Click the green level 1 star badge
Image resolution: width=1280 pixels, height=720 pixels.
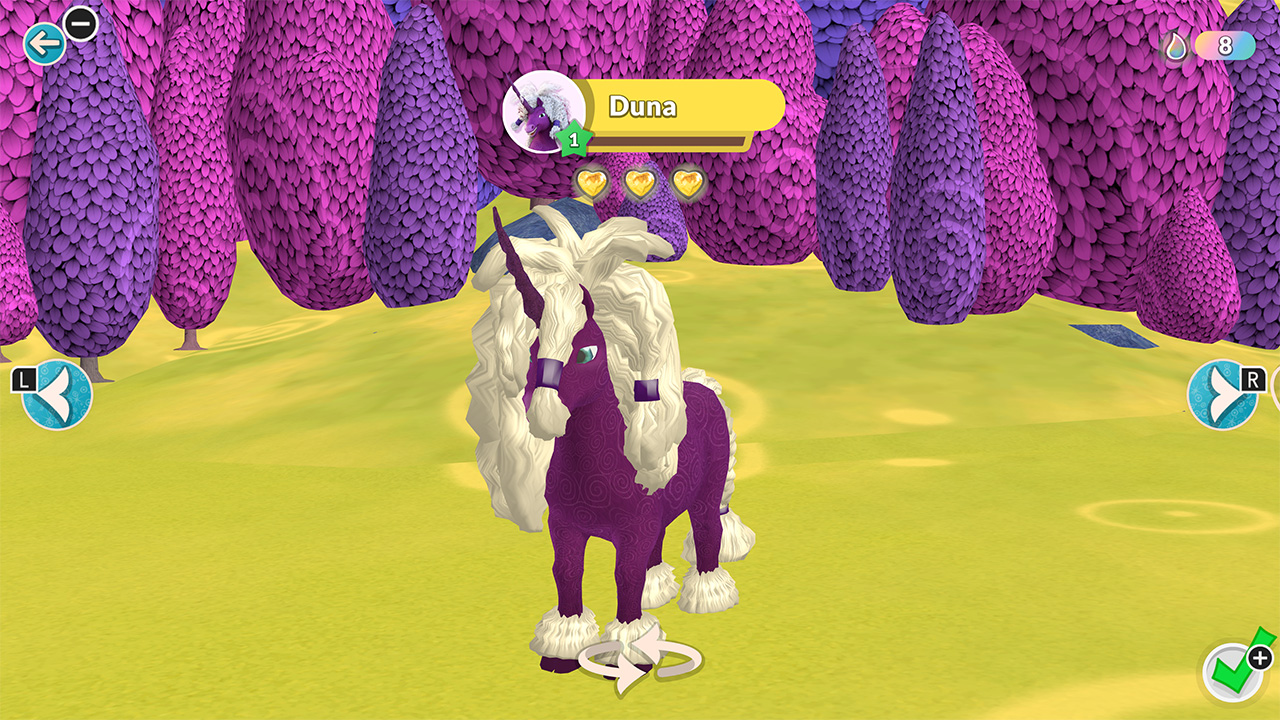coord(575,140)
